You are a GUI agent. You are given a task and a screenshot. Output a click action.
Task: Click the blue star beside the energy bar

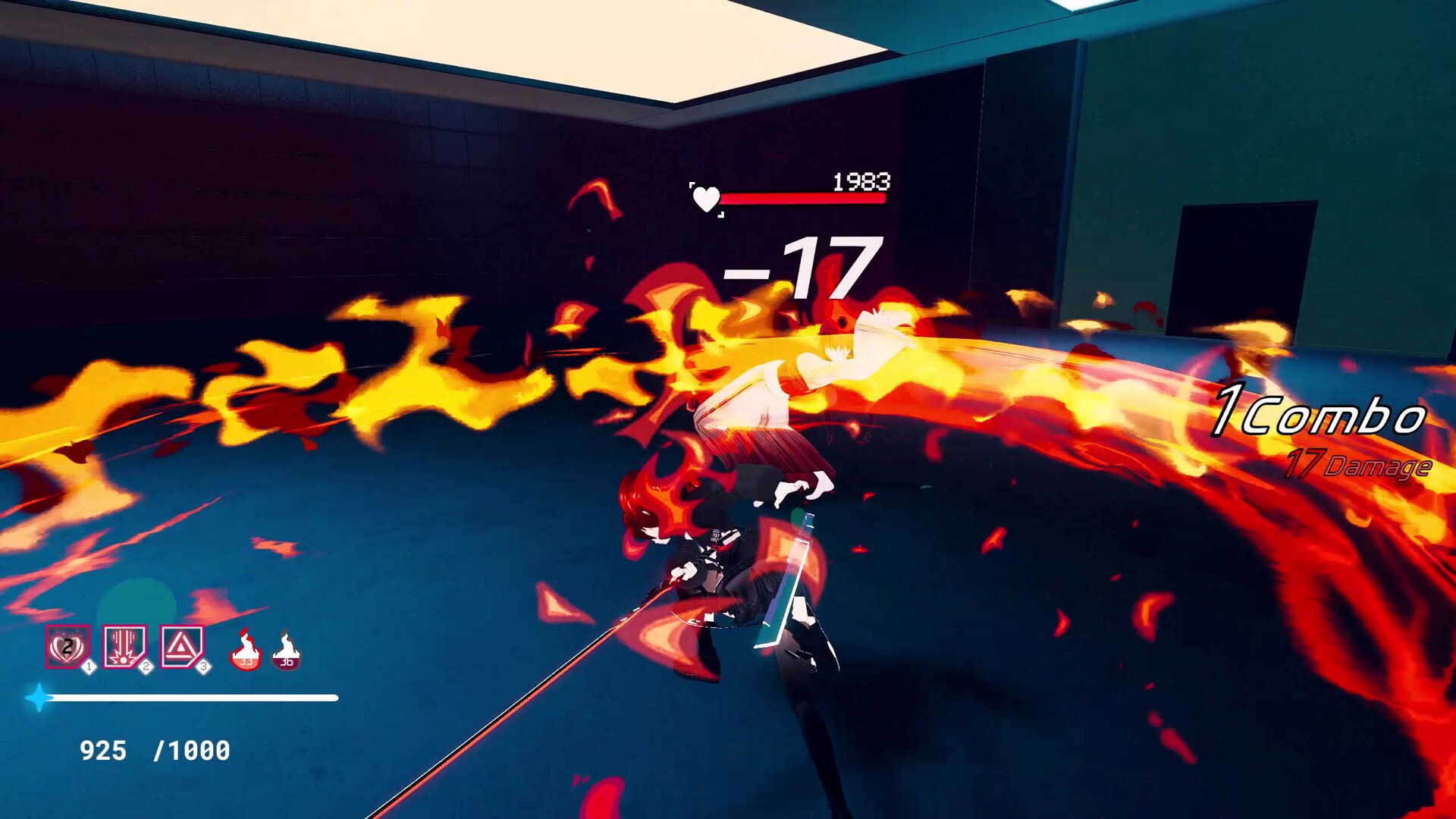(39, 699)
